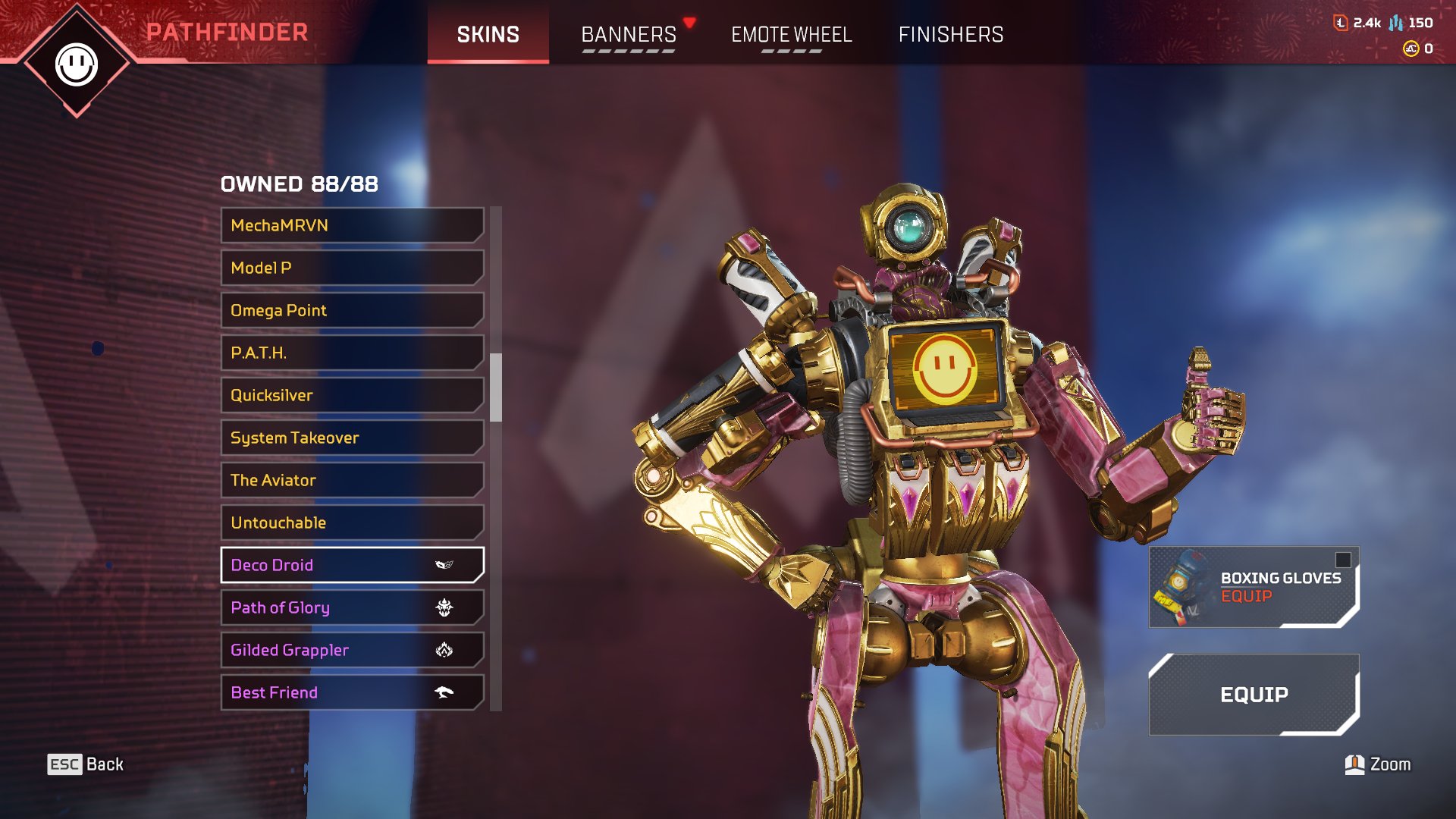Open Pathfinder's smiley face legend emblem
The height and width of the screenshot is (819, 1456).
coord(77,64)
